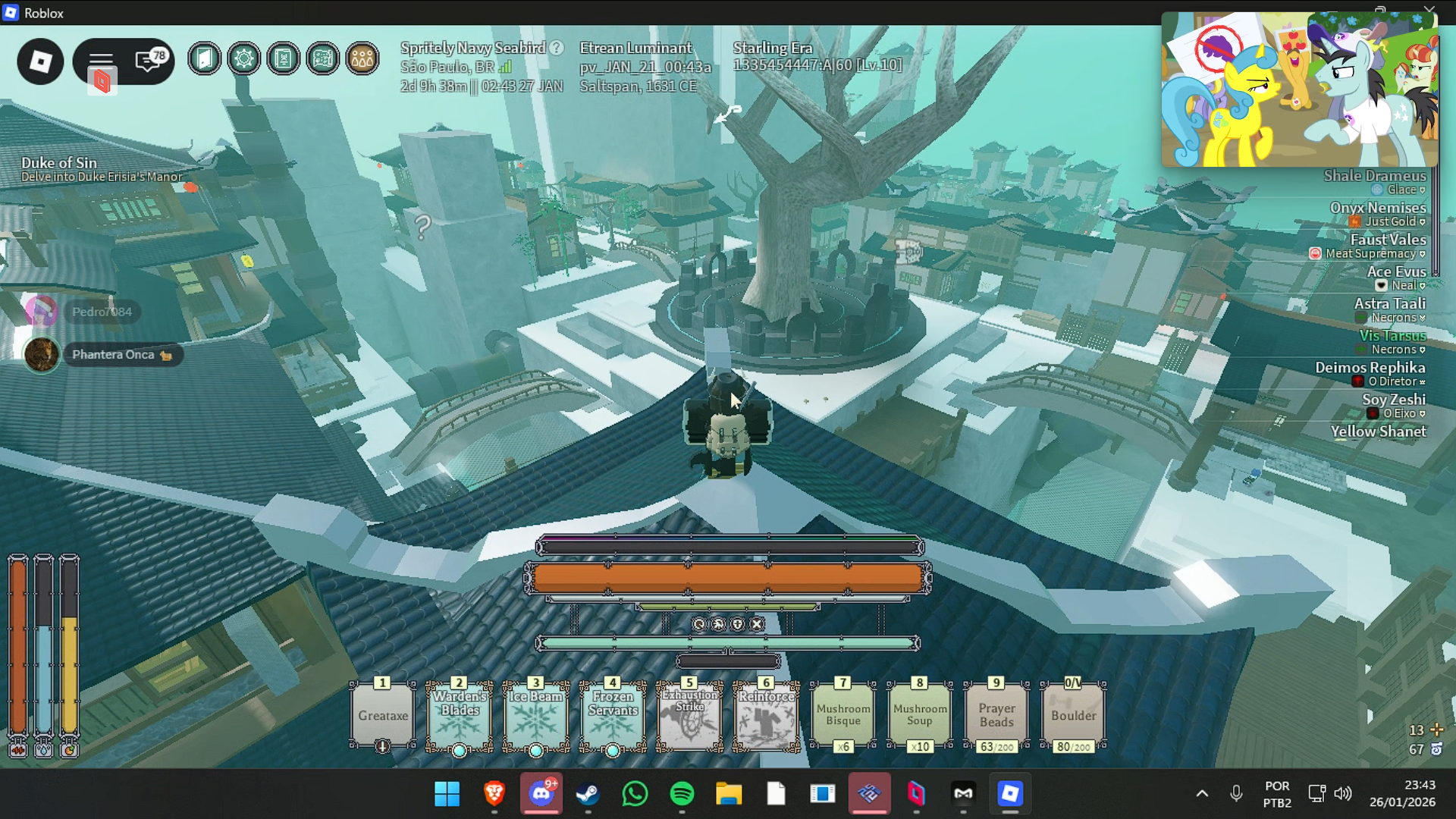Pick the Boulder hotbar slot

pyautogui.click(x=1073, y=715)
